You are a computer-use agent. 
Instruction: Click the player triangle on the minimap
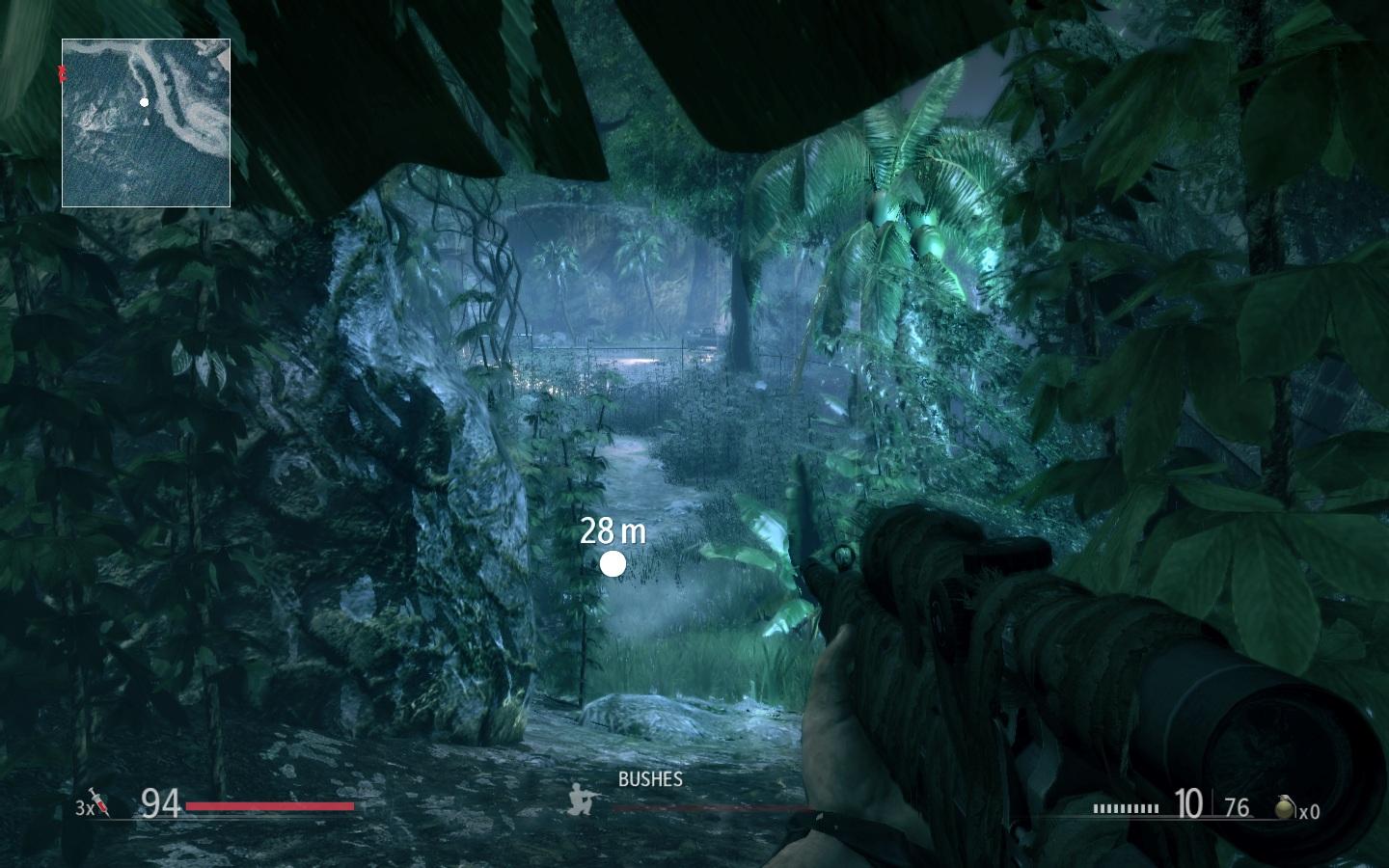(147, 122)
